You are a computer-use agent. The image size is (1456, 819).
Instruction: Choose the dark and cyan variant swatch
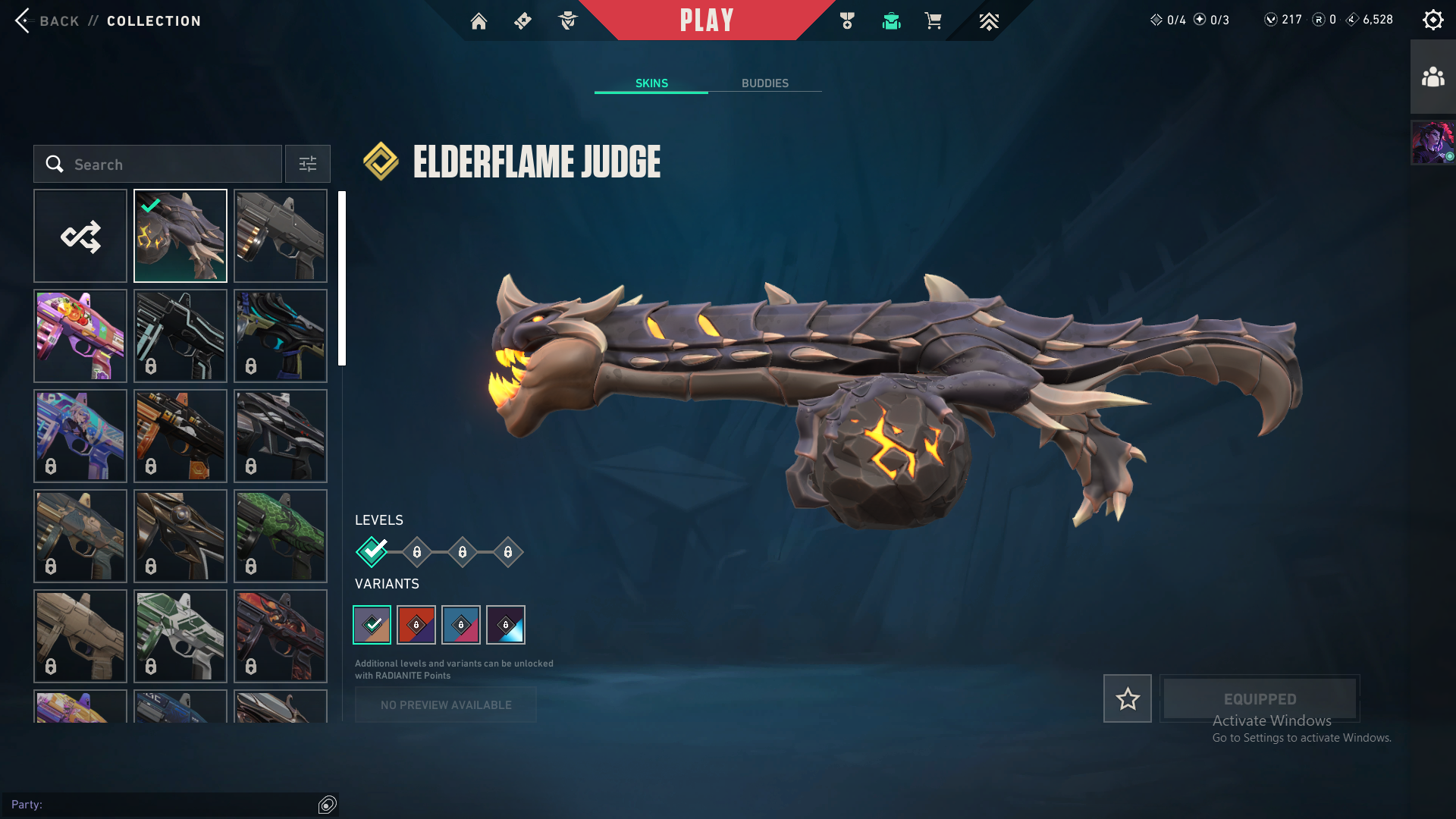pos(506,625)
